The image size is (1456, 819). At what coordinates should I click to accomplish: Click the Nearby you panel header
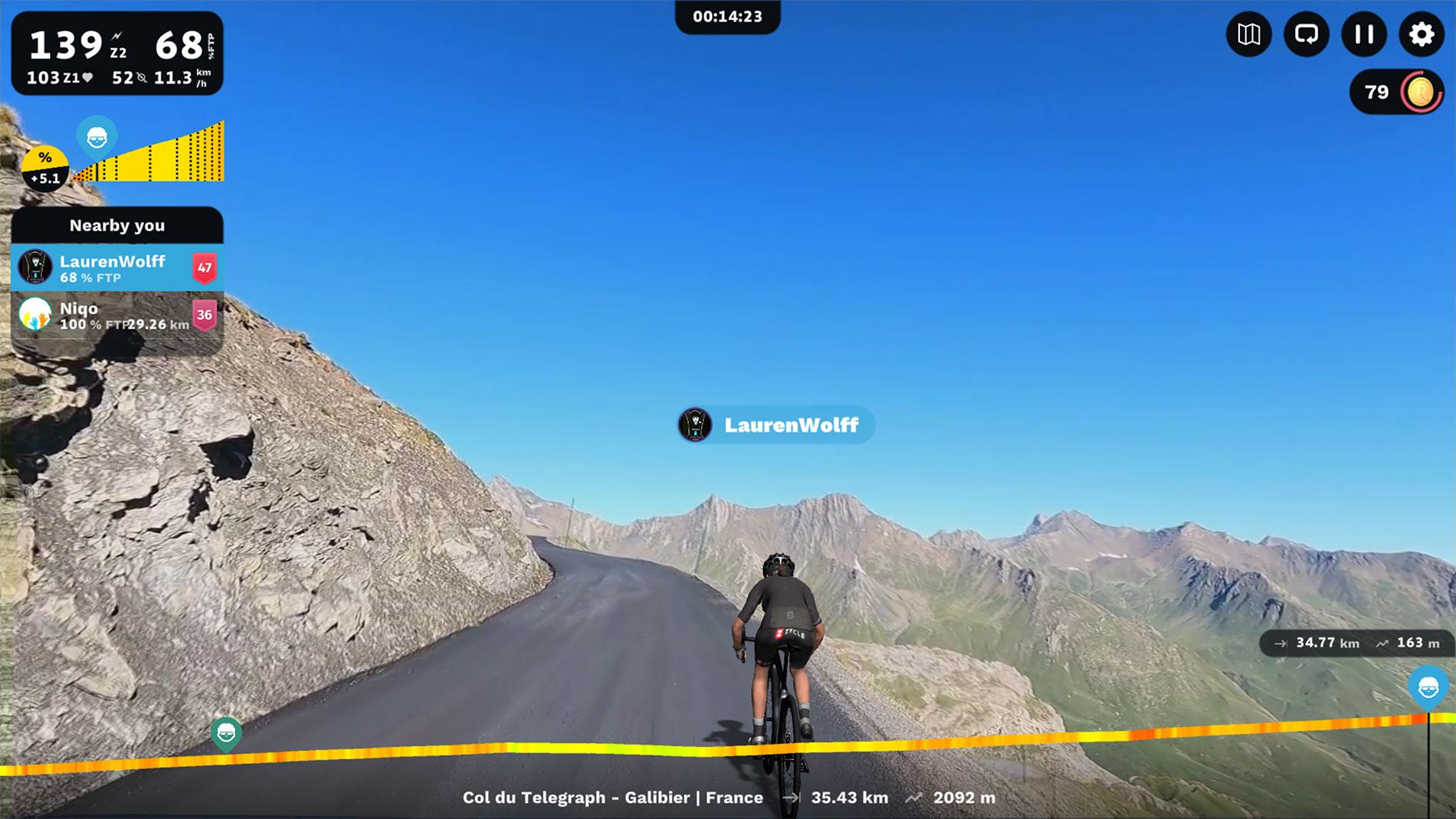point(118,224)
